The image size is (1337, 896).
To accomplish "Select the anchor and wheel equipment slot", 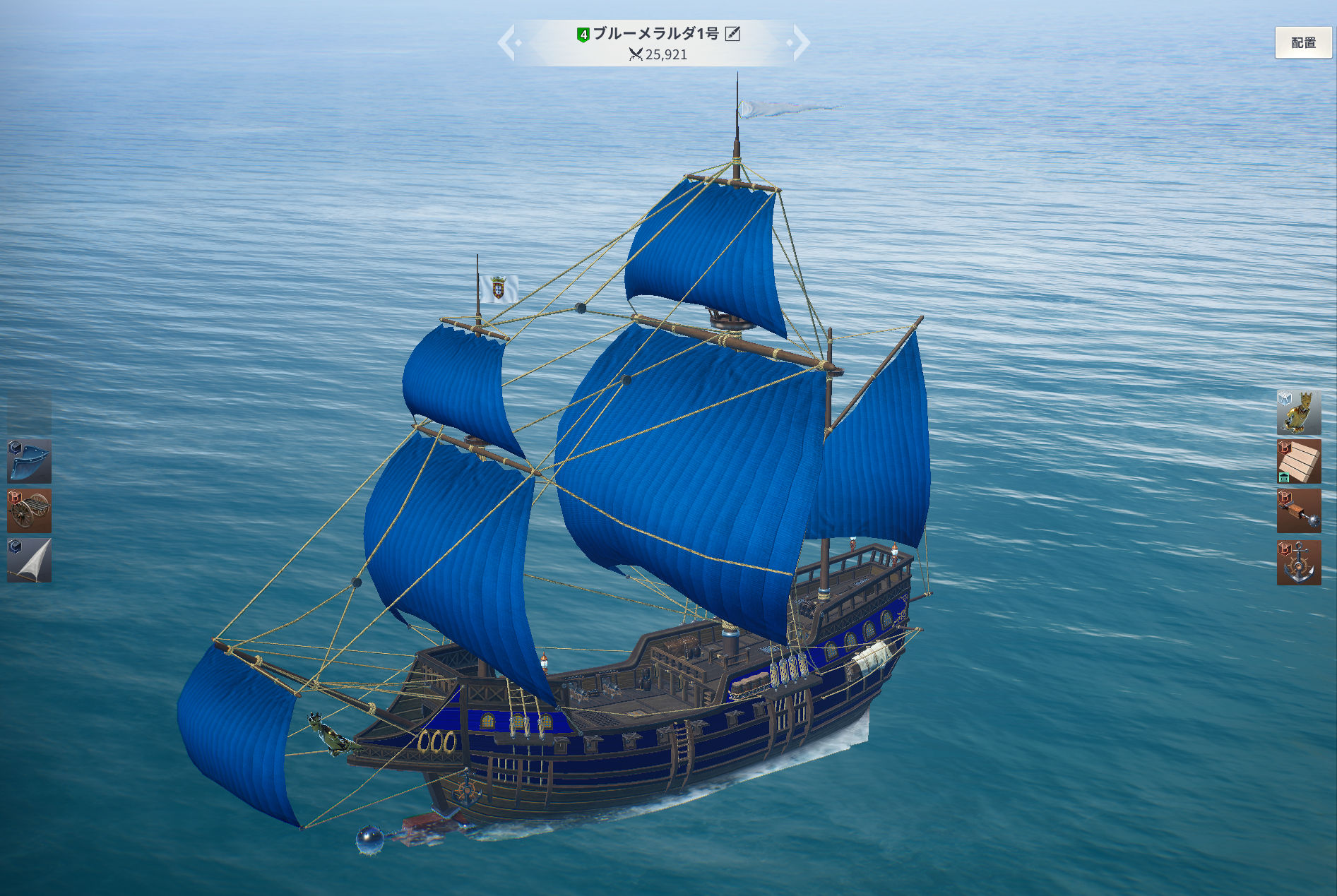I will click(1298, 563).
